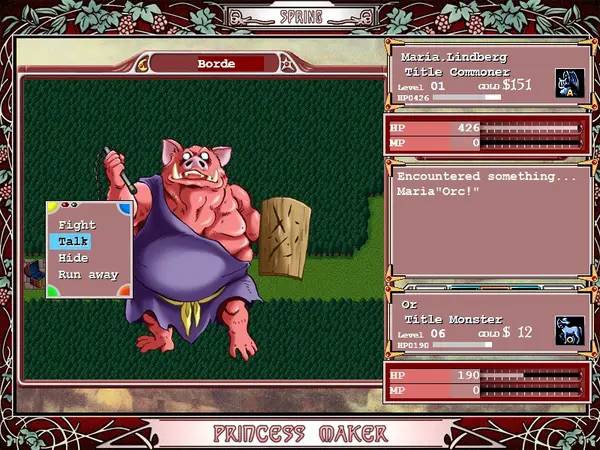Click the Orc's zodiac portrait icon
The image size is (600, 450).
569,332
